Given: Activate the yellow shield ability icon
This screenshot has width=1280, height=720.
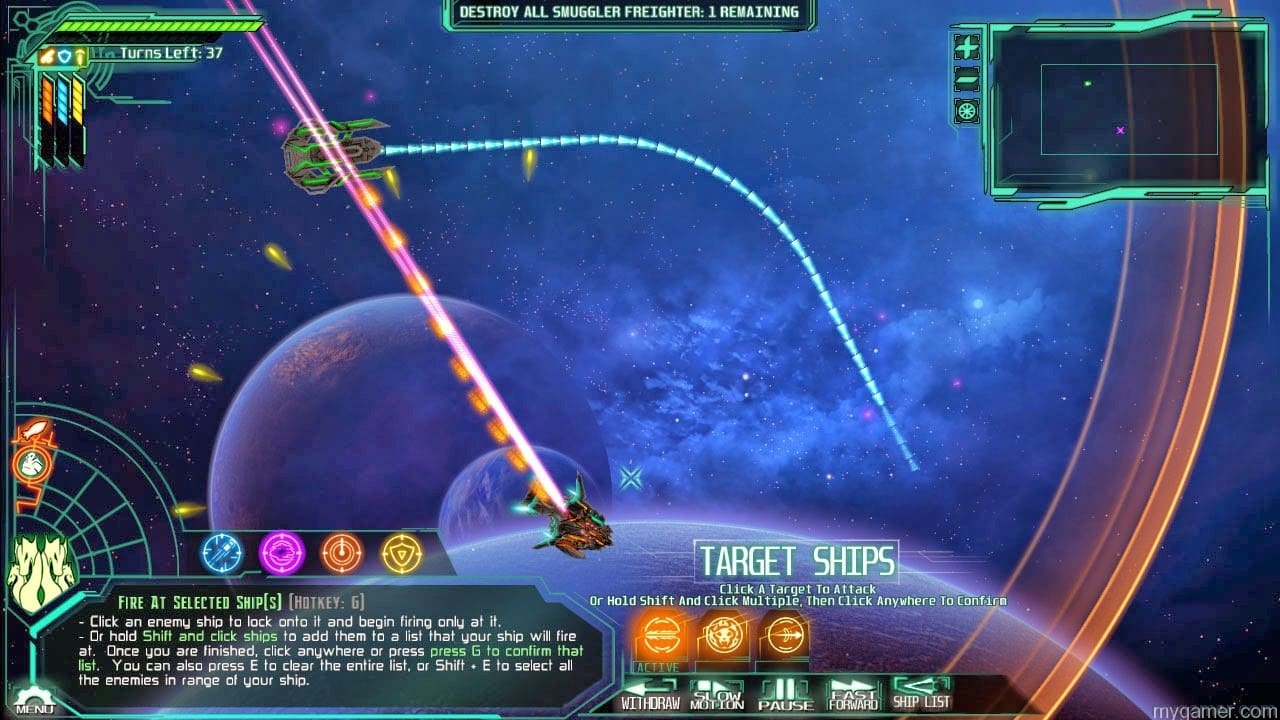Looking at the screenshot, I should (x=402, y=552).
